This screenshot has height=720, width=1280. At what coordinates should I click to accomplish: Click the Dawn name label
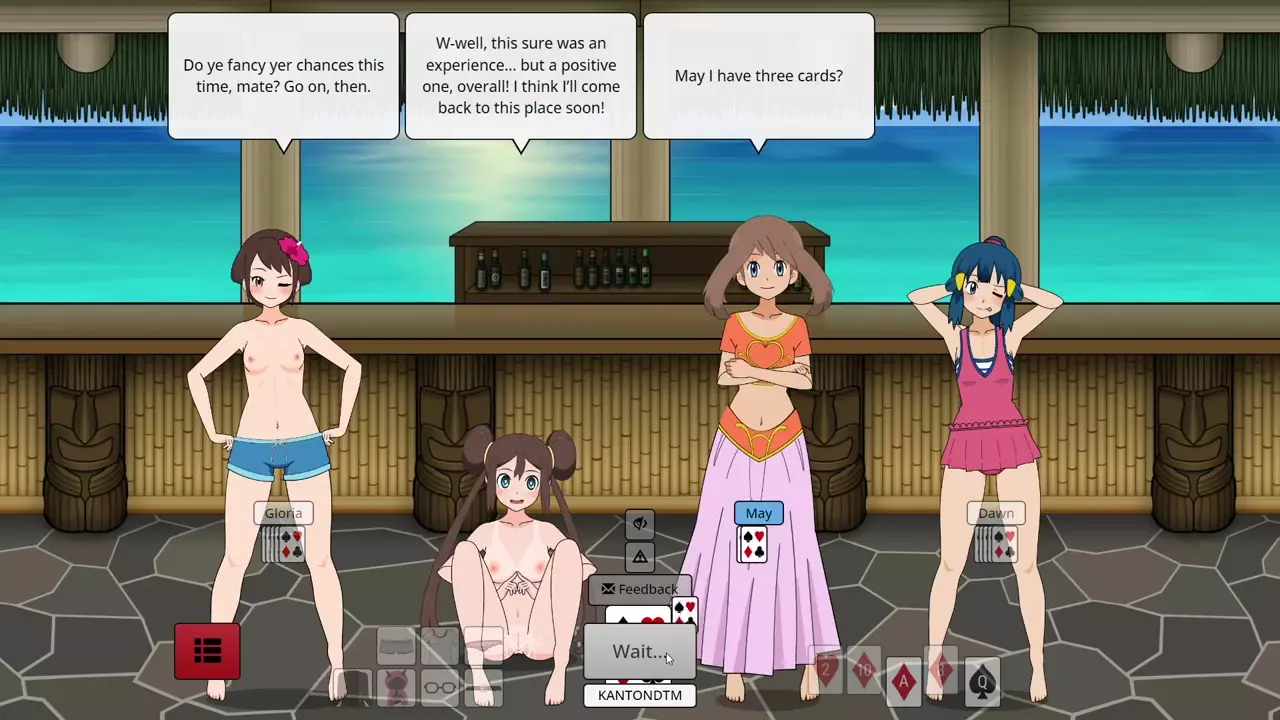[996, 513]
